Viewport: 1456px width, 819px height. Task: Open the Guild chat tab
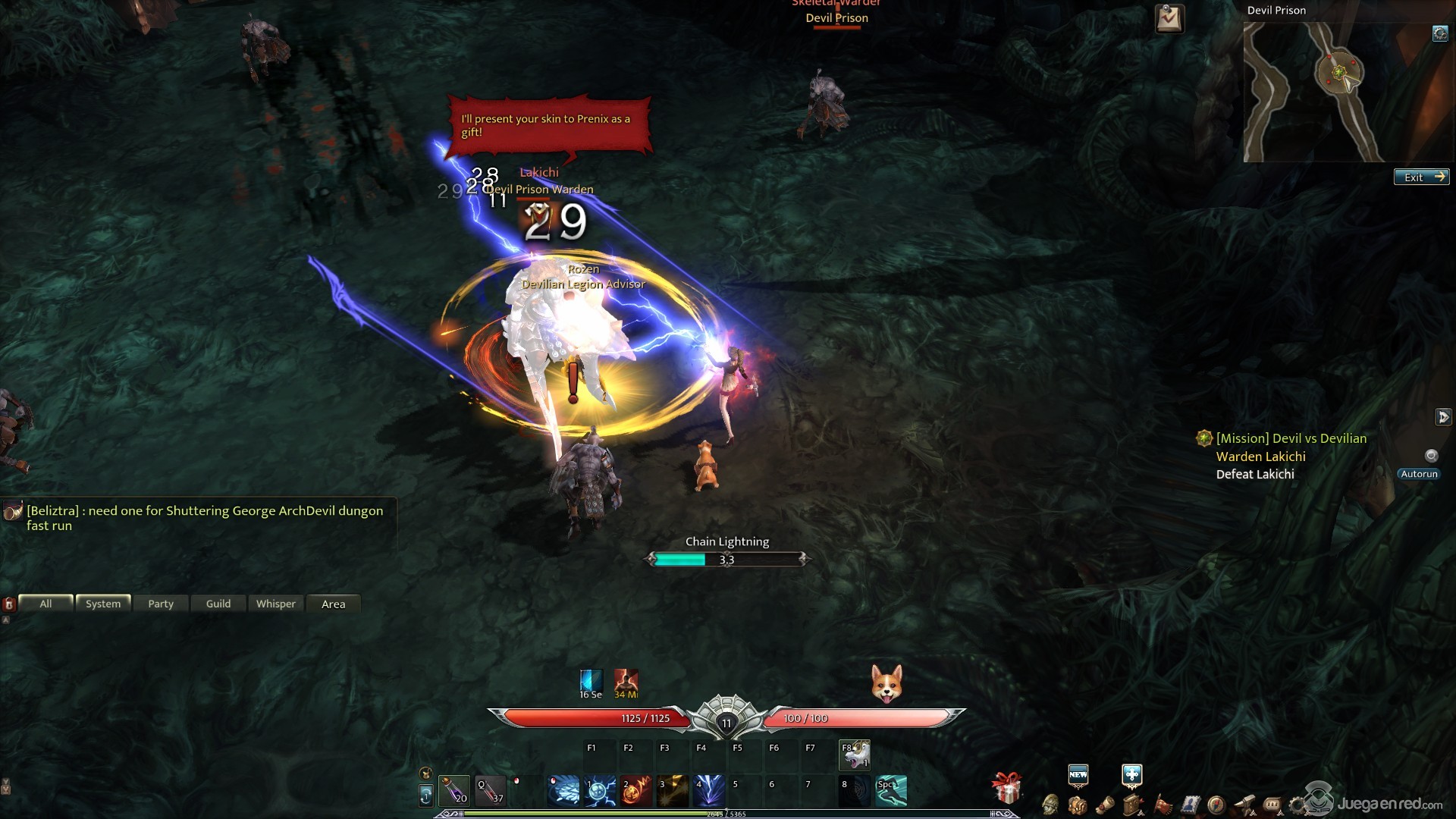pos(218,604)
